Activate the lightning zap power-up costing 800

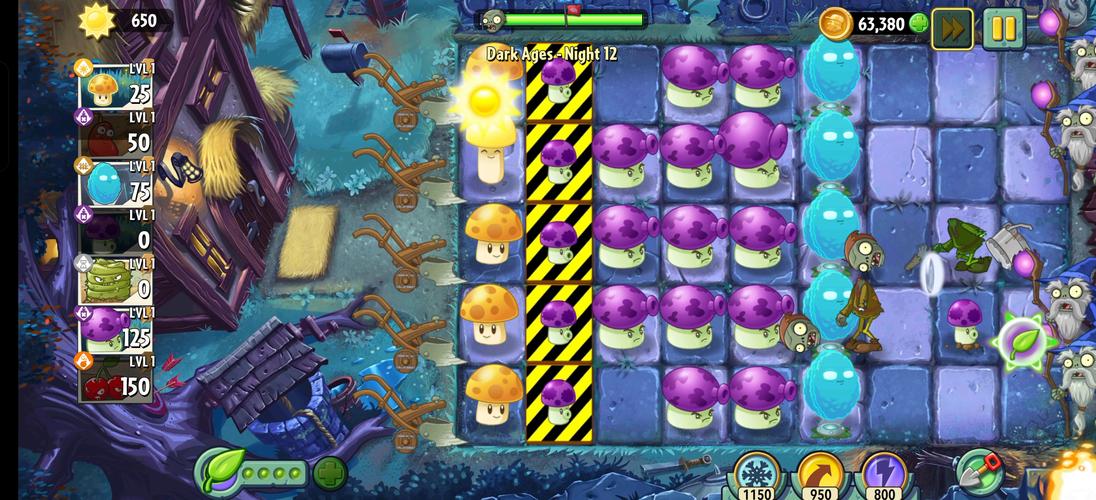point(882,475)
